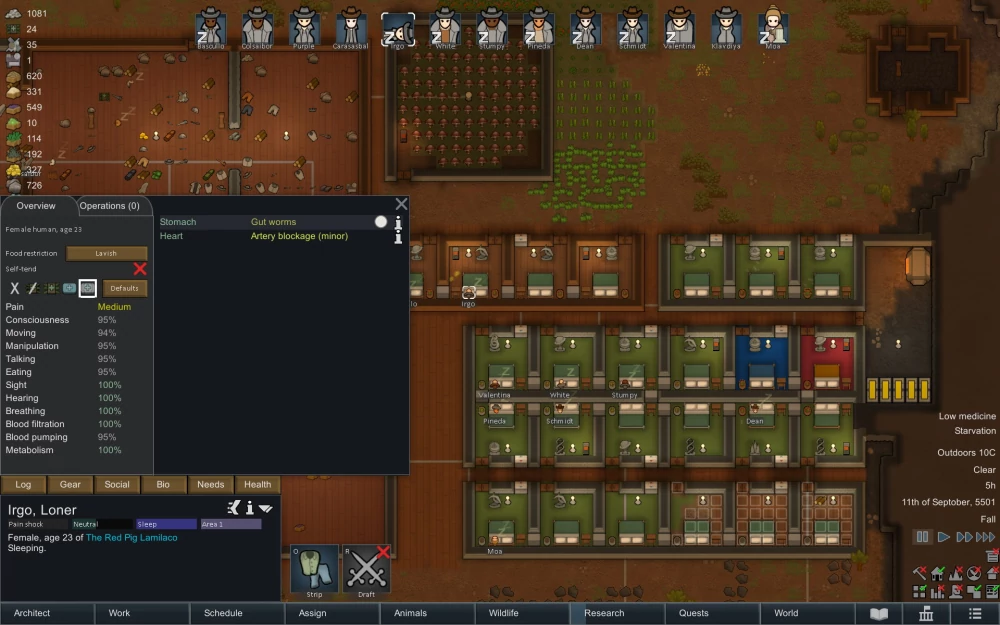The image size is (1000, 625).
Task: Open the Social tab
Action: click(x=117, y=484)
